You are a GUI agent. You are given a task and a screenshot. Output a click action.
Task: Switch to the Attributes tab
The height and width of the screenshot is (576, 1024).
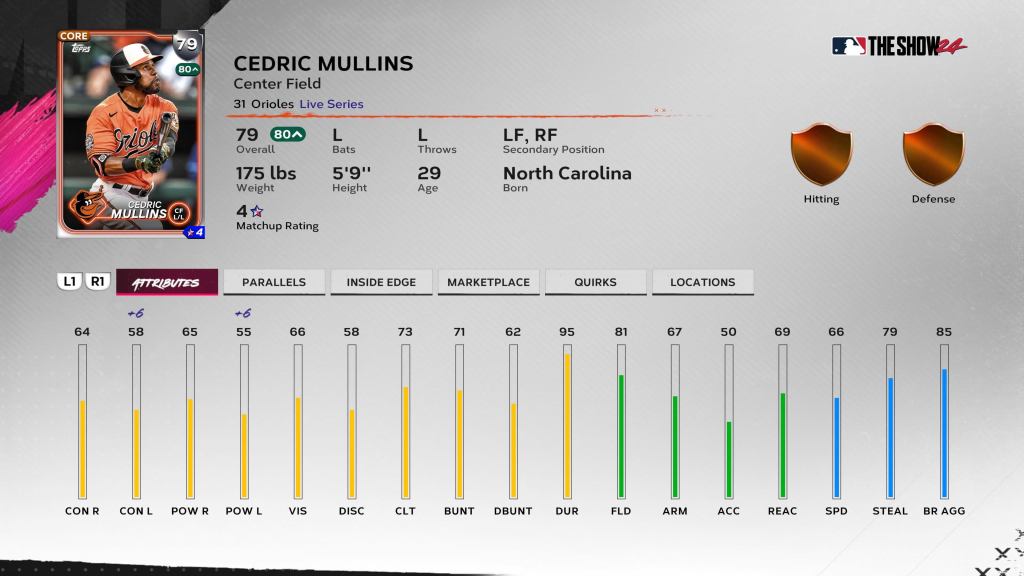(166, 282)
